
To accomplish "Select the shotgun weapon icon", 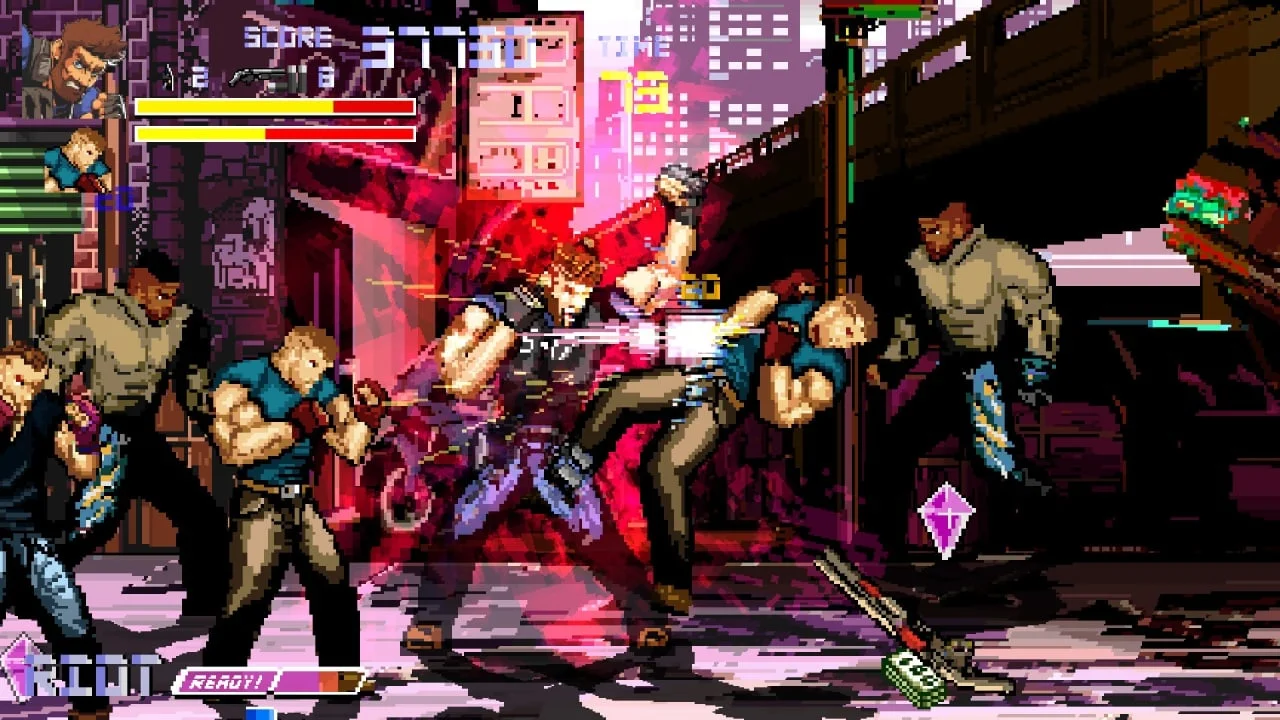I will coord(263,77).
